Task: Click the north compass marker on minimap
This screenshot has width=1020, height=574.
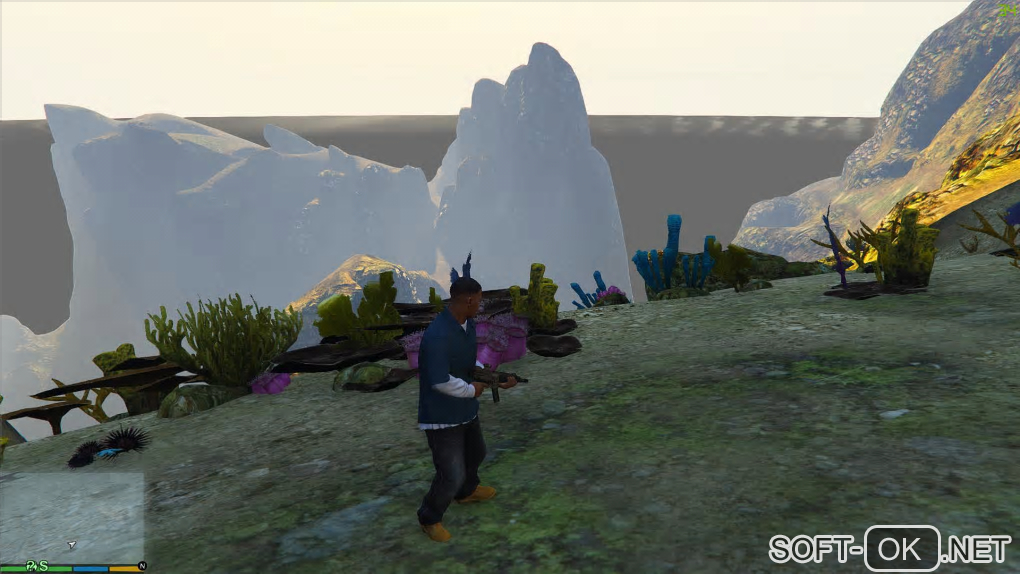Action: point(142,567)
